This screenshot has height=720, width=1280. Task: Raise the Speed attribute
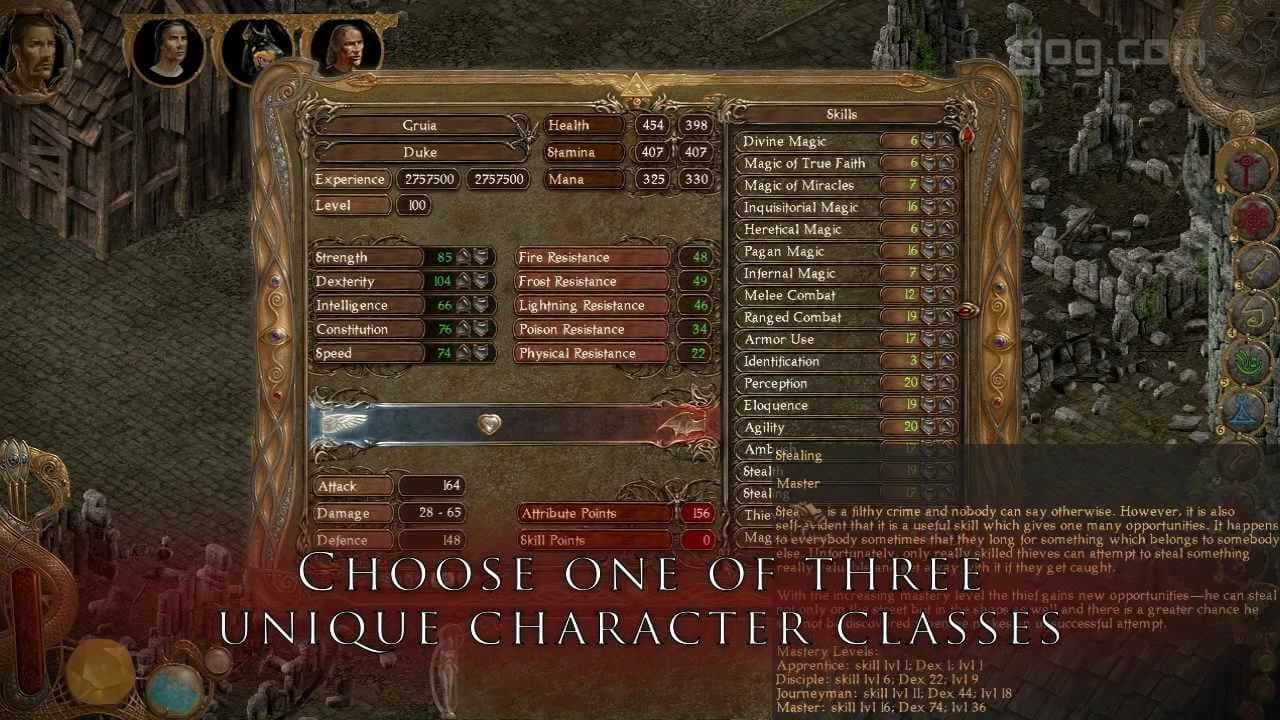pos(464,353)
